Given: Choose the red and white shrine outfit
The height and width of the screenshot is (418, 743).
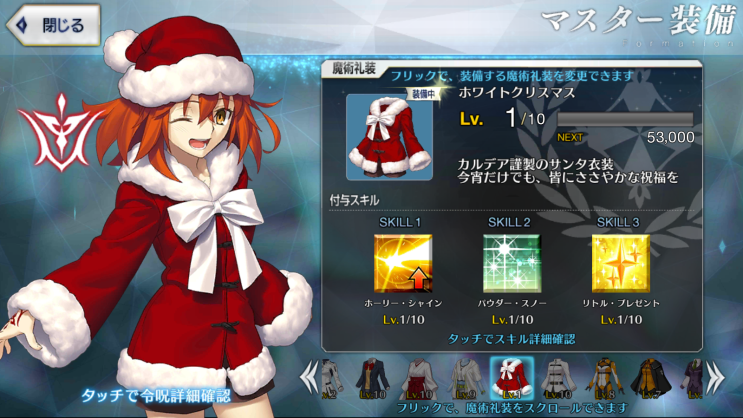Looking at the screenshot, I should (420, 379).
